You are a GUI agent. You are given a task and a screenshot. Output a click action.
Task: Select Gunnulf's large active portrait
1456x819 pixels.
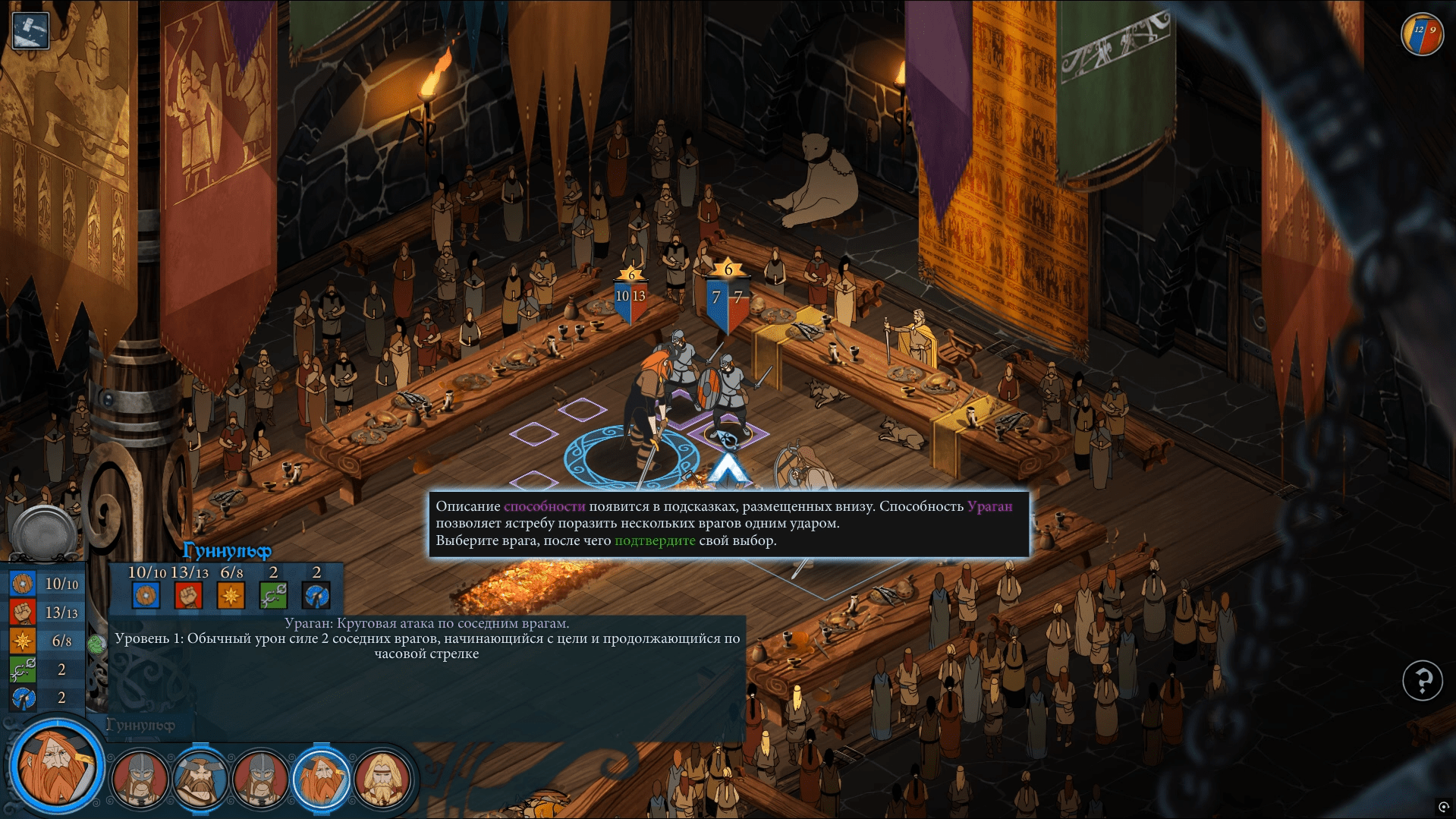tap(55, 767)
